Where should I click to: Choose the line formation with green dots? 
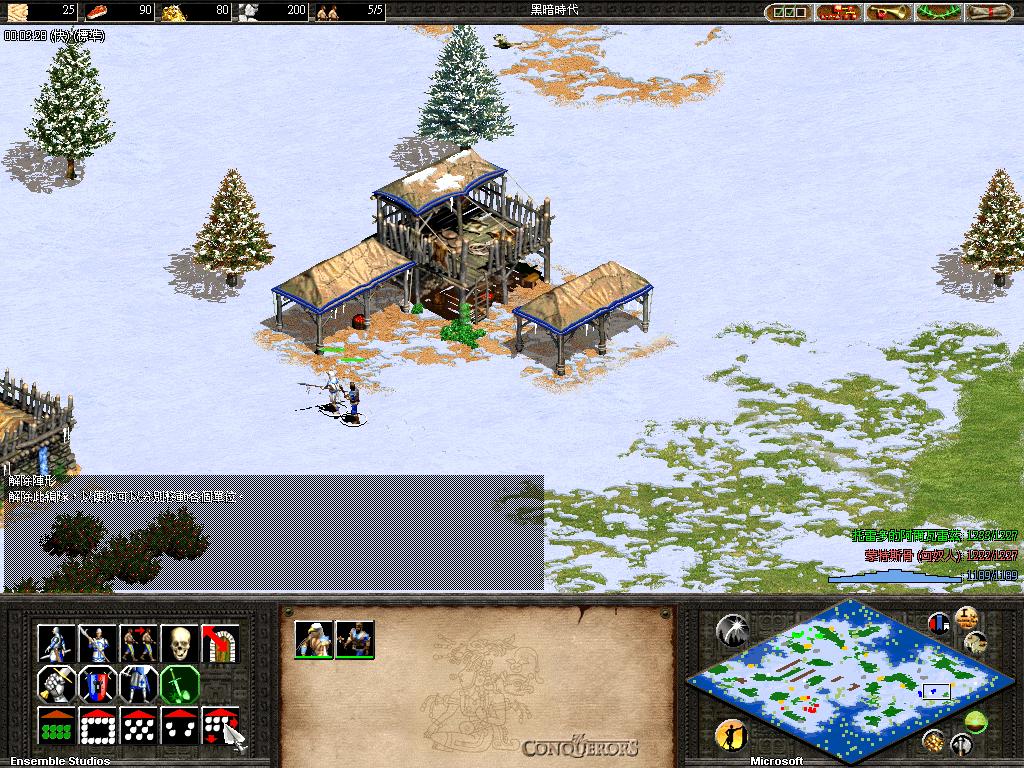[57, 726]
